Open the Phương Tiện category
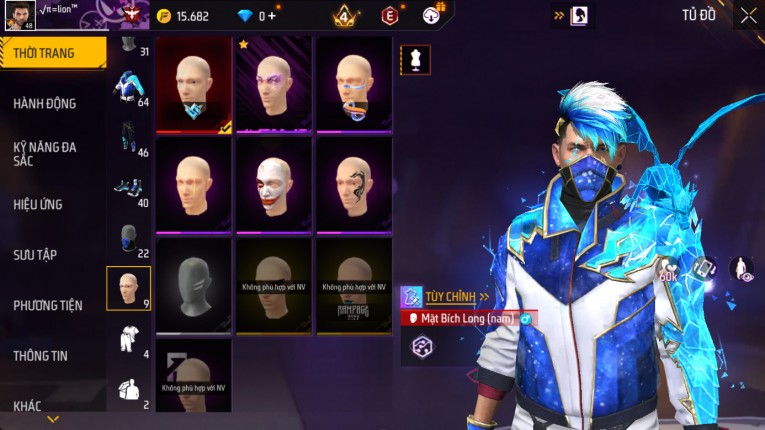Viewport: 765px width, 430px height. (x=48, y=305)
